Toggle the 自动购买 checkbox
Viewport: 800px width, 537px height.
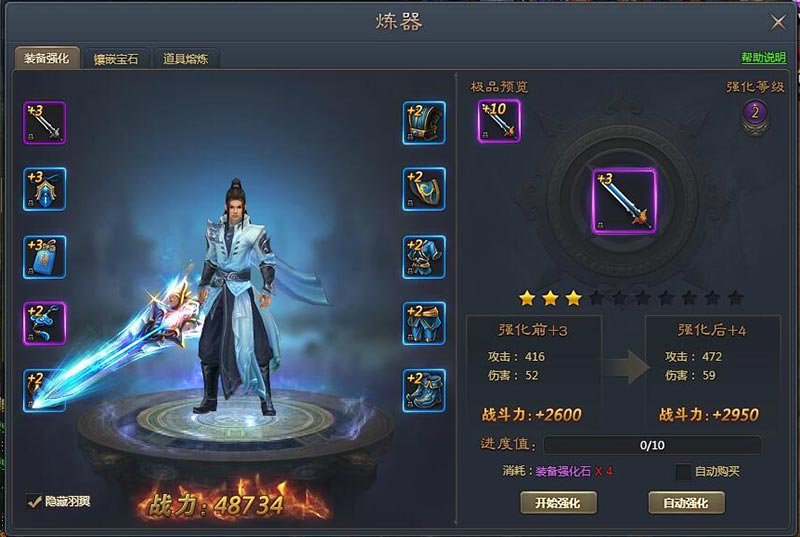coord(683,471)
